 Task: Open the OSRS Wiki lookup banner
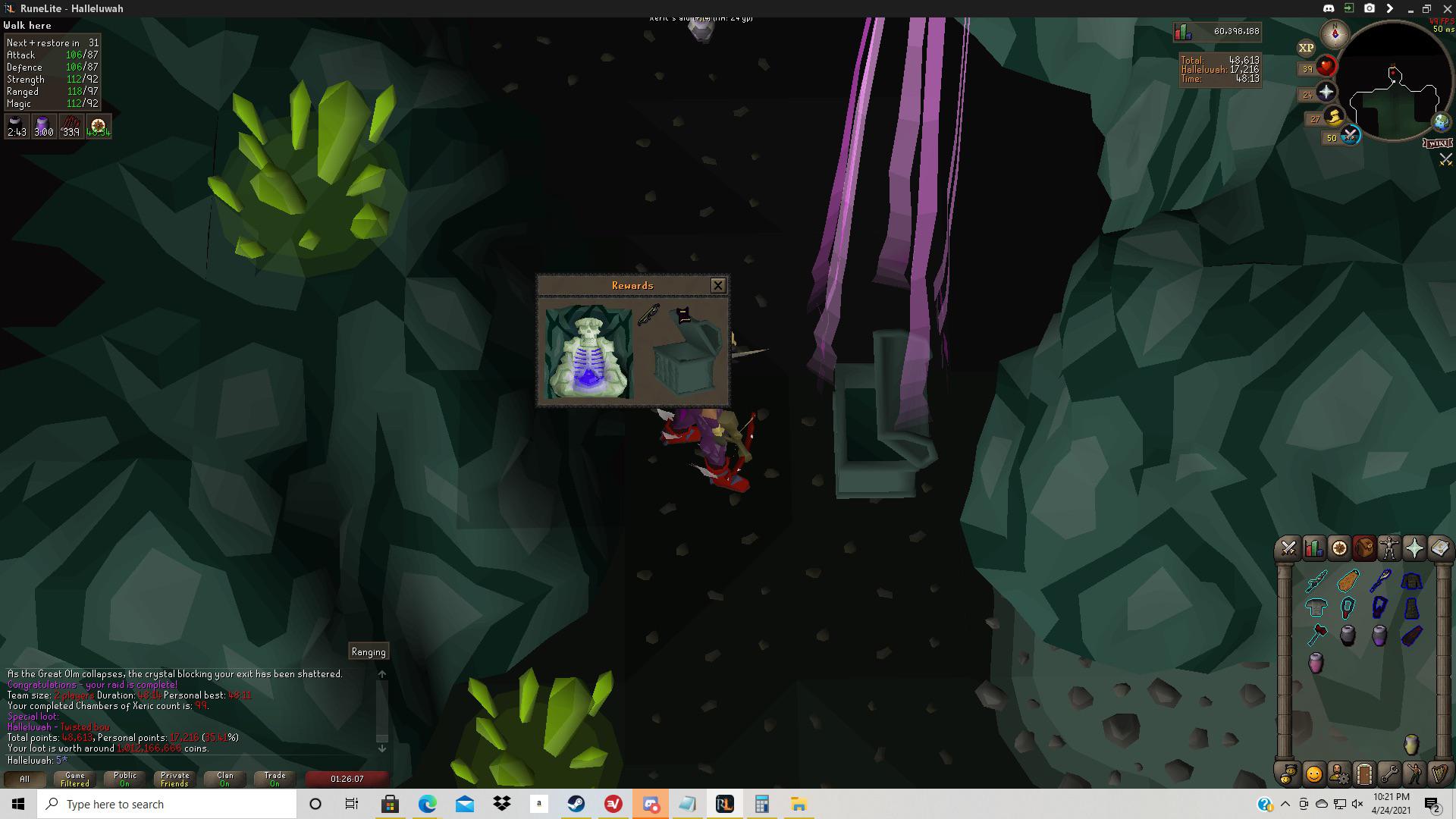[x=1439, y=143]
